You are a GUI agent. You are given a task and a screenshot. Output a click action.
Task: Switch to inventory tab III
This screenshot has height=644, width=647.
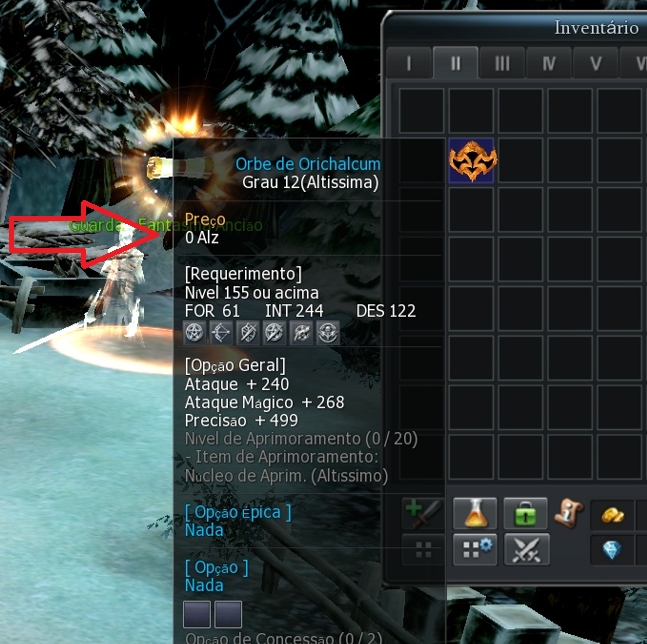click(x=502, y=63)
